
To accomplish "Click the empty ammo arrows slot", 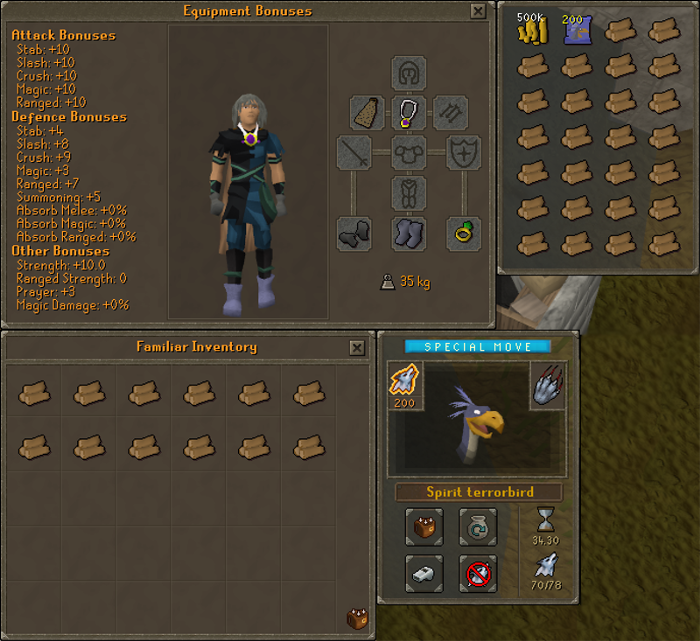I will 449,112.
